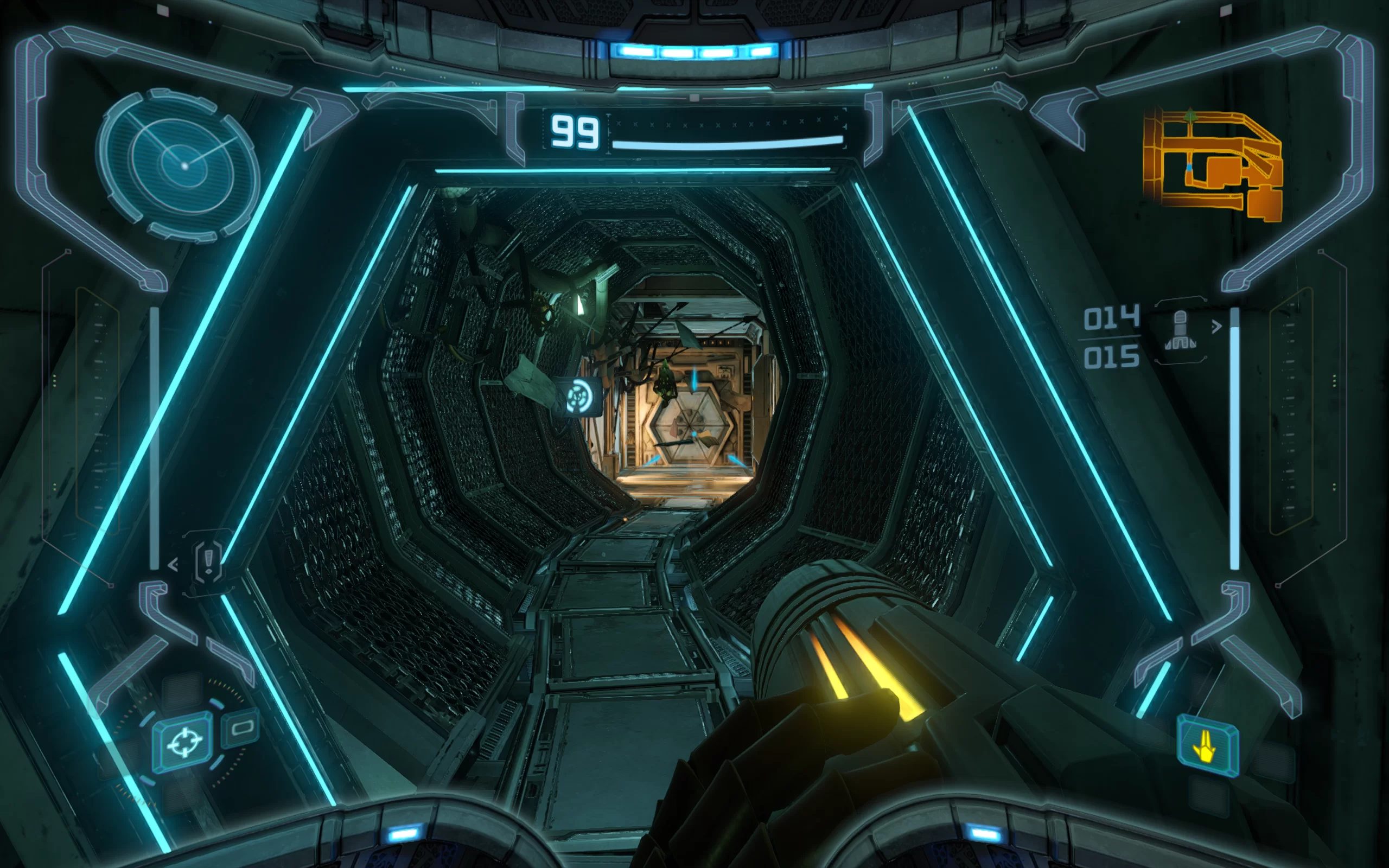
Task: Select the missile launcher icon
Action: coord(1180,329)
